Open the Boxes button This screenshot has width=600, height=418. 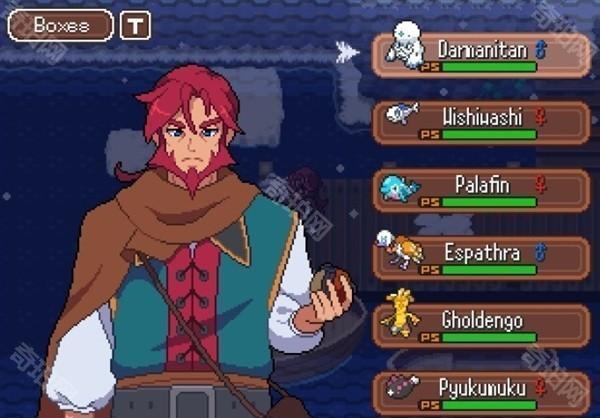click(x=60, y=26)
